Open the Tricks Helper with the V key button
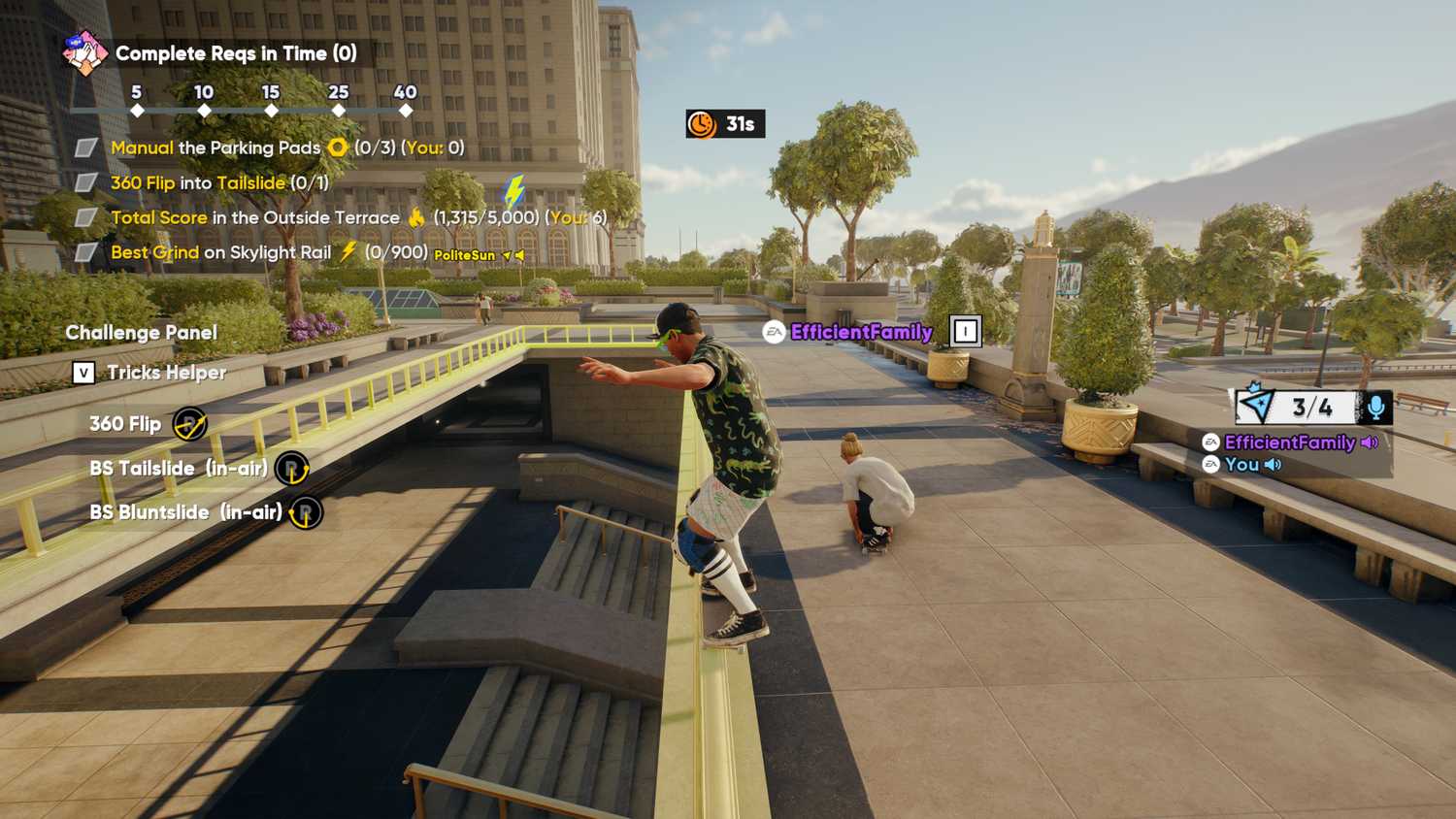The height and width of the screenshot is (819, 1456). [x=85, y=372]
